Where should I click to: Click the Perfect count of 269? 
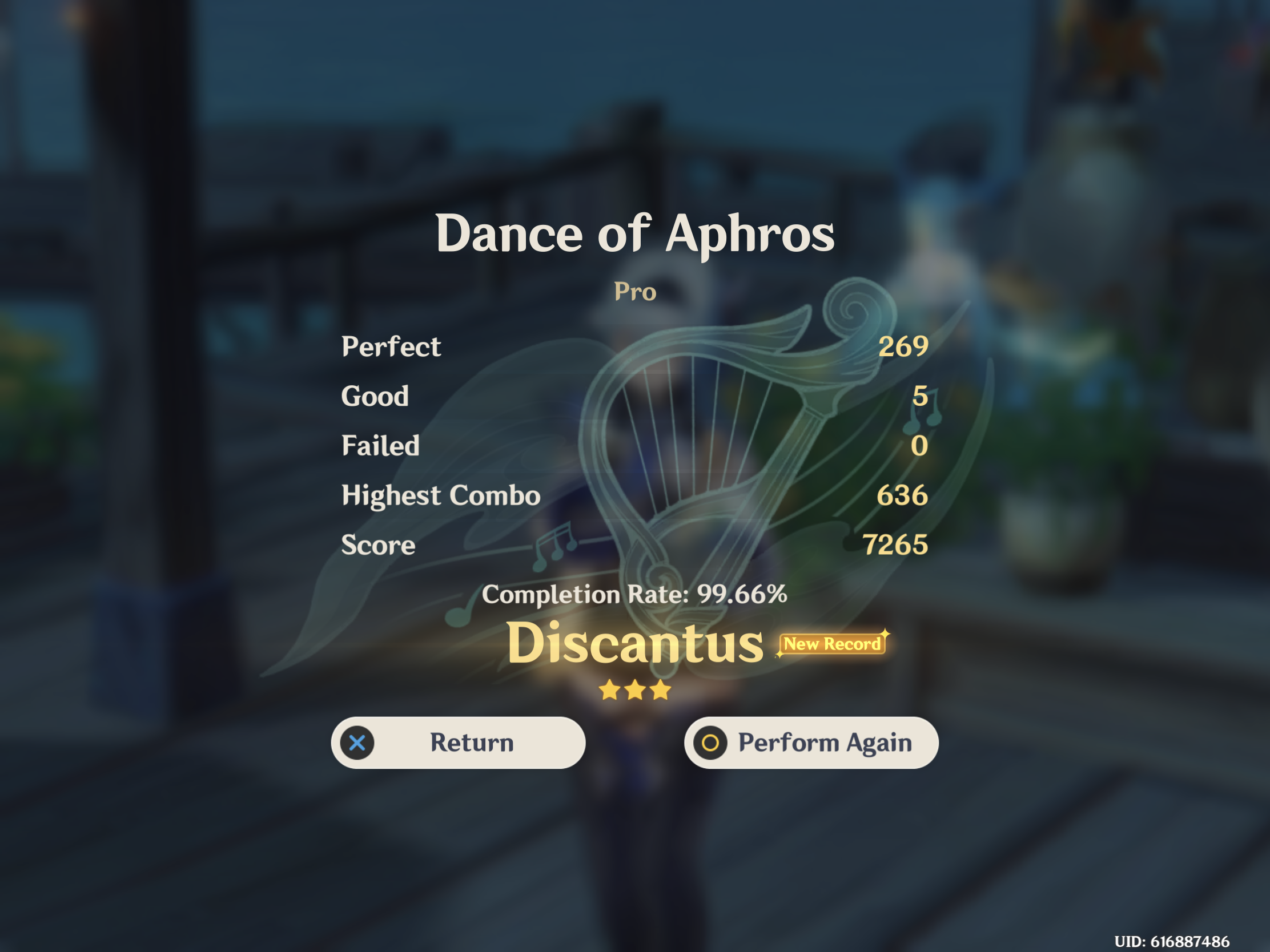(903, 345)
